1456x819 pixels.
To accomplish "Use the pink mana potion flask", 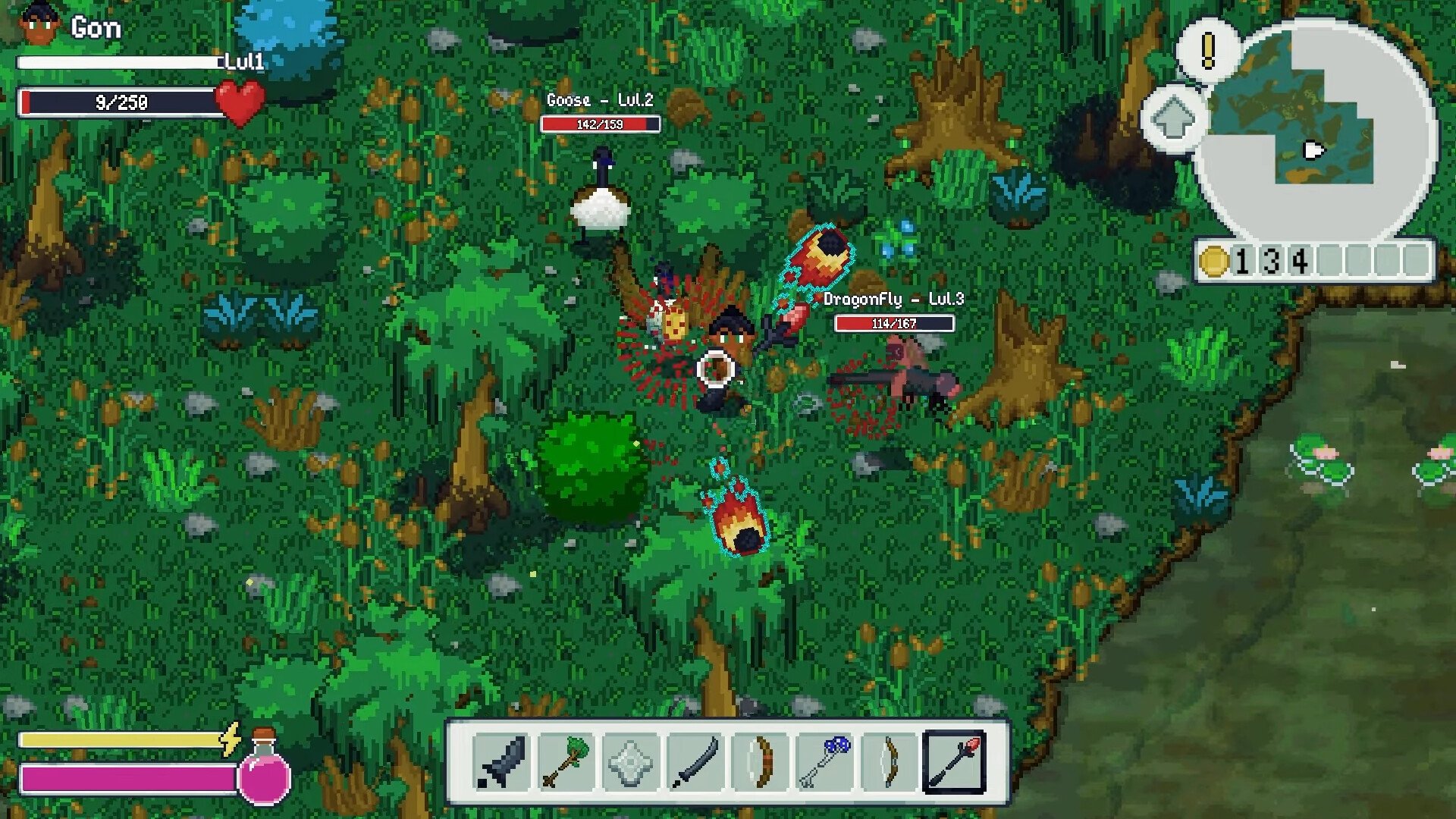I will tap(264, 772).
